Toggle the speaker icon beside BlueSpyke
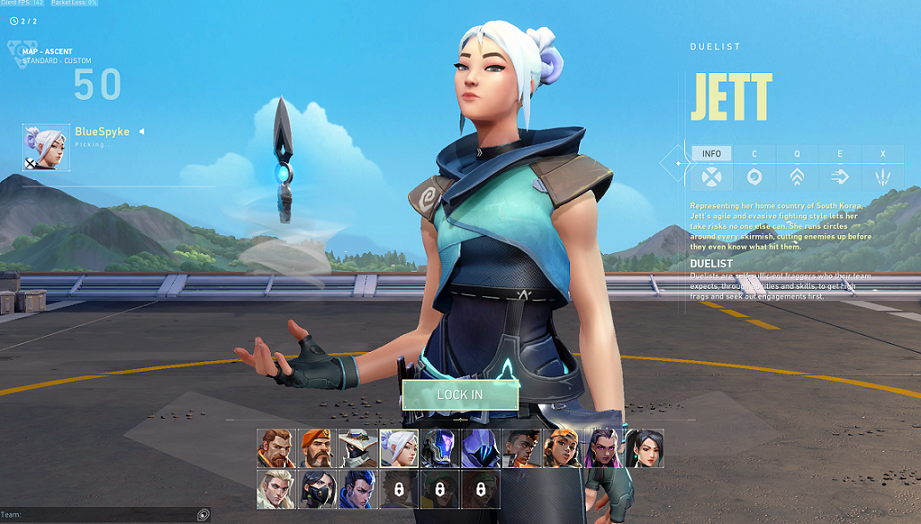The width and height of the screenshot is (921, 524). (x=141, y=132)
